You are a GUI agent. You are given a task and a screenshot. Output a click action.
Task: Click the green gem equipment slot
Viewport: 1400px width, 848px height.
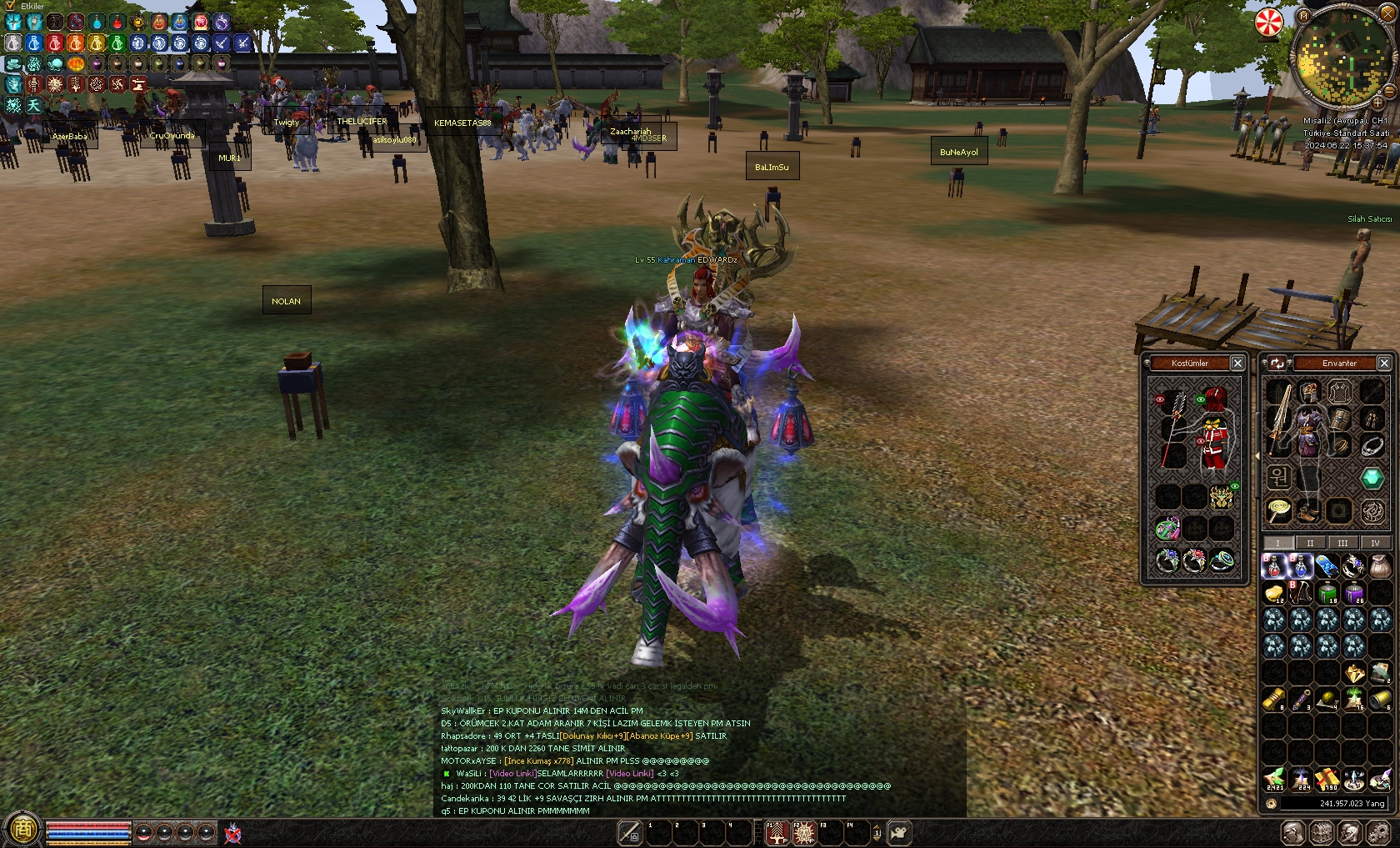[1372, 478]
